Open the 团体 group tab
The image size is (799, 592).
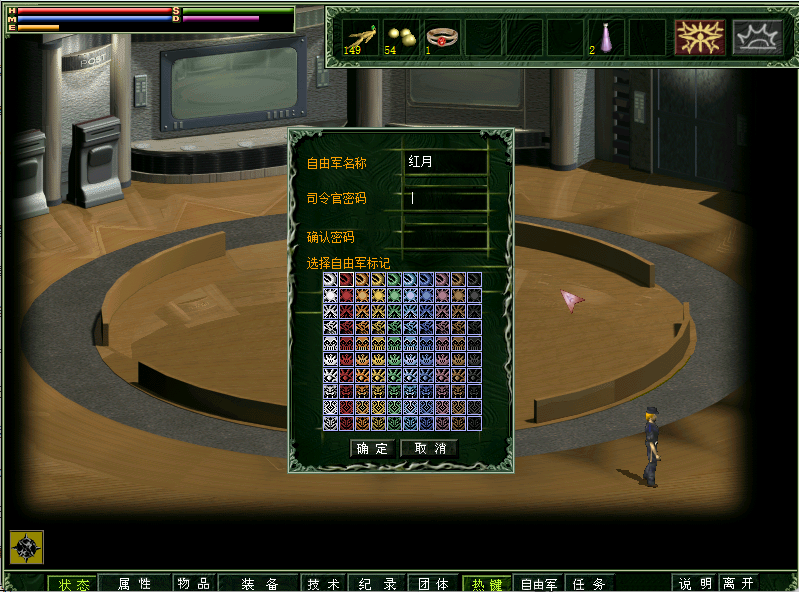pos(433,584)
